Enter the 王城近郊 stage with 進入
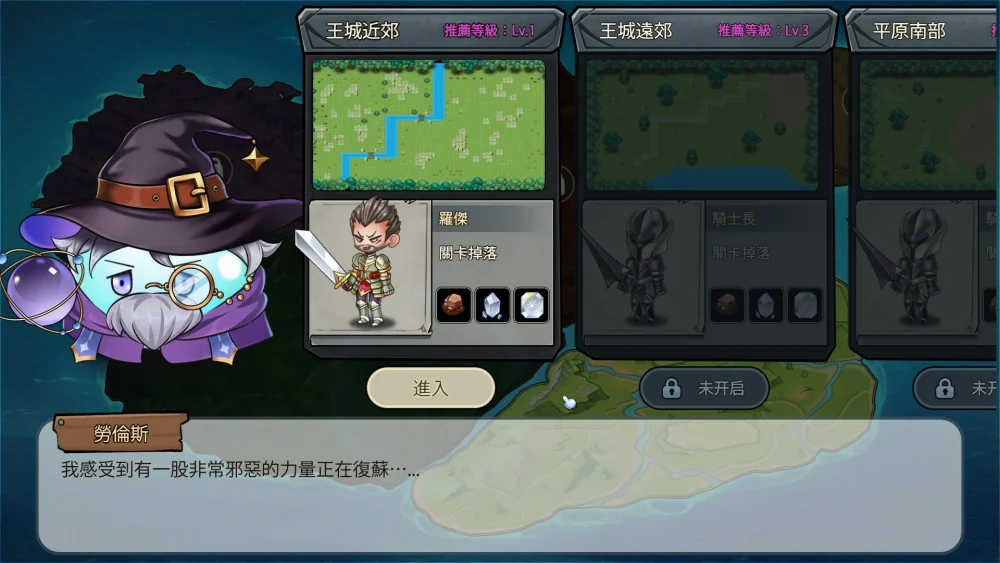The height and width of the screenshot is (563, 1000). 430,388
